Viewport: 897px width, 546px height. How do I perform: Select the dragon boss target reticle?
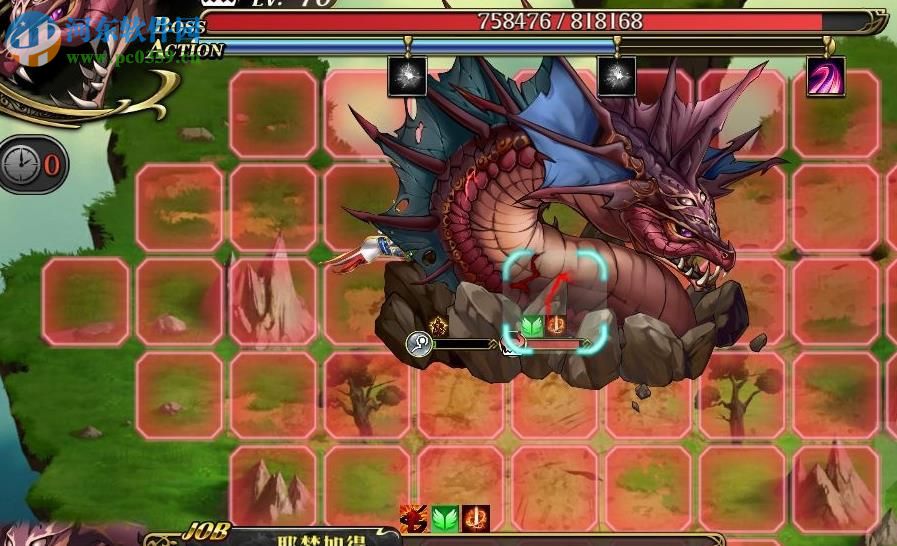pyautogui.click(x=555, y=302)
